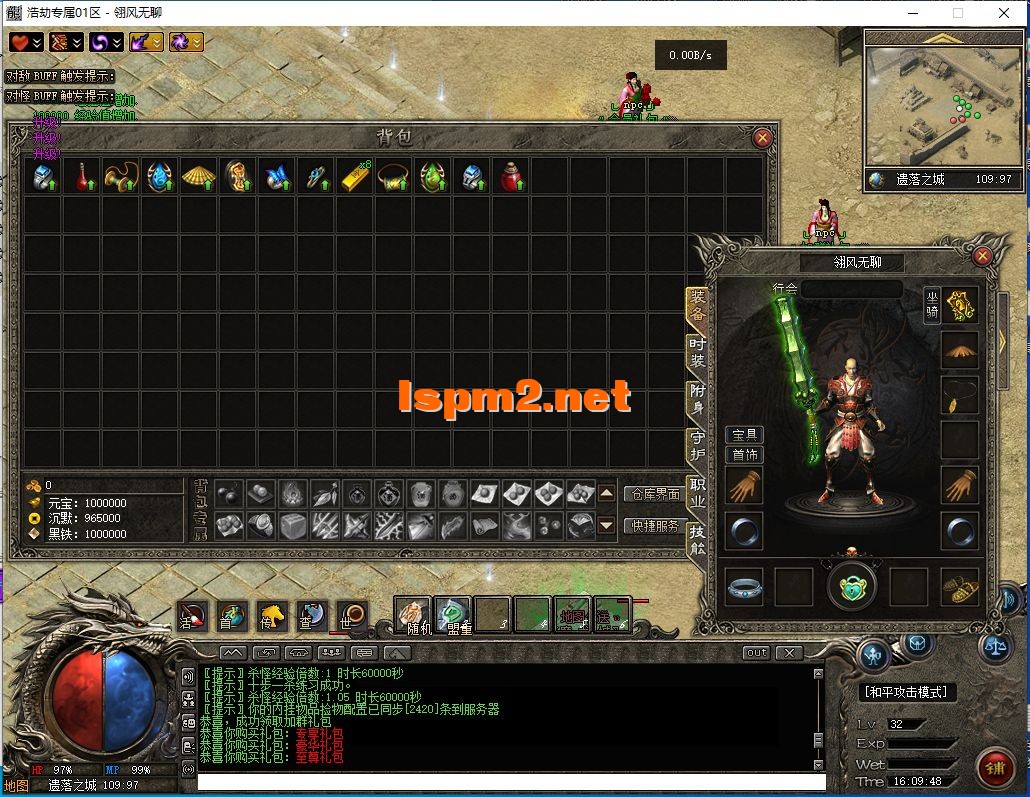
Task: Open the 仓库界面 warehouse screen
Action: point(655,494)
